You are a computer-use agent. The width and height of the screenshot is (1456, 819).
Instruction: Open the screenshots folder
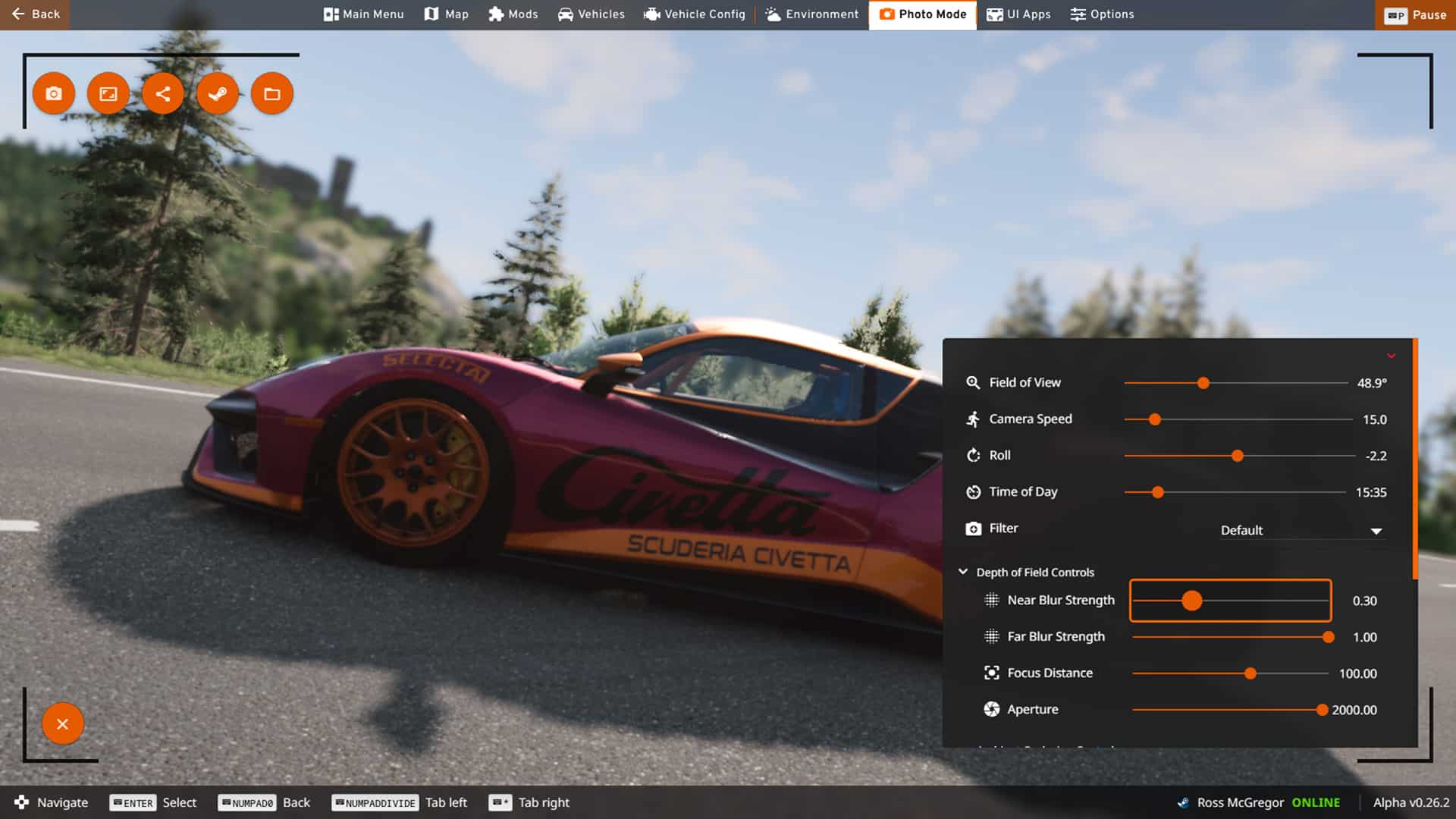click(x=271, y=93)
